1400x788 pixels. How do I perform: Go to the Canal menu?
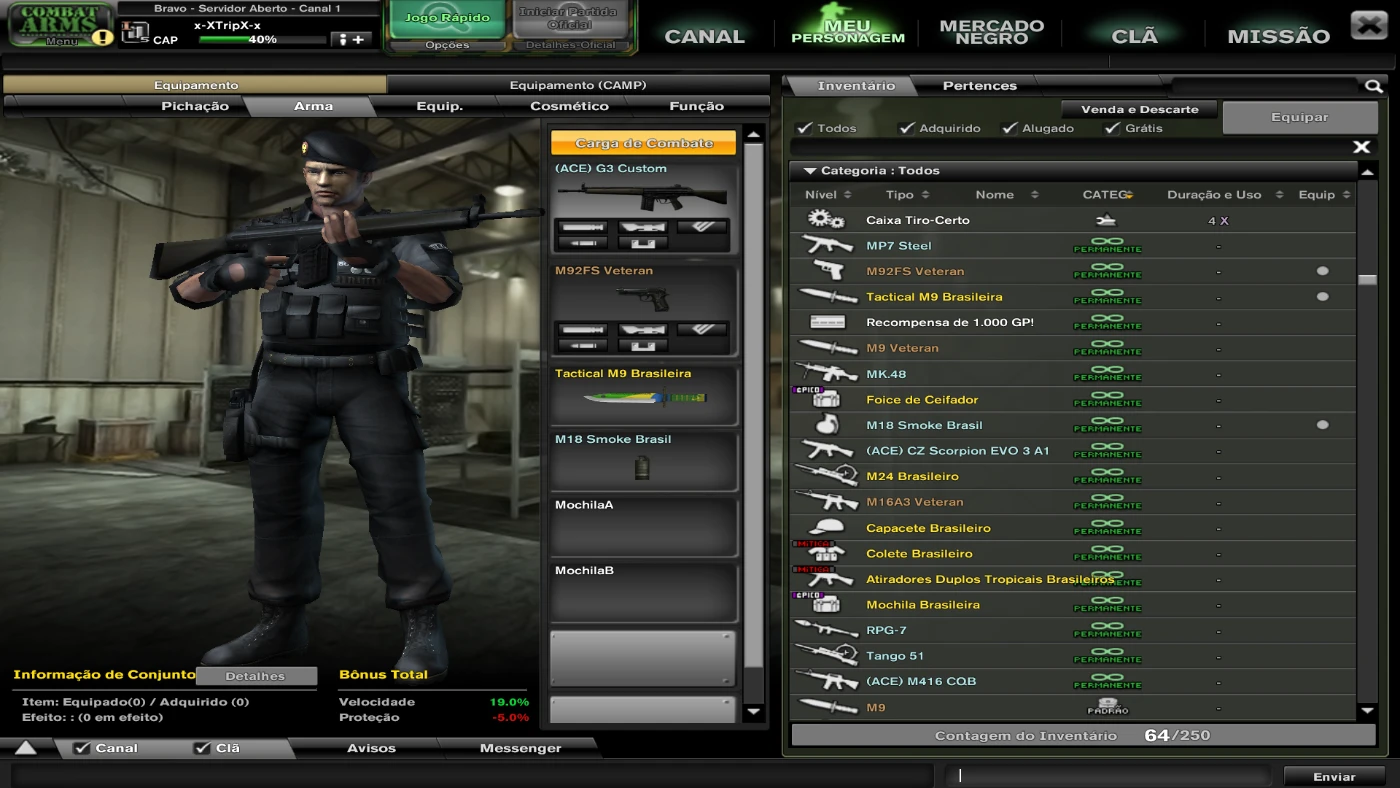(704, 36)
